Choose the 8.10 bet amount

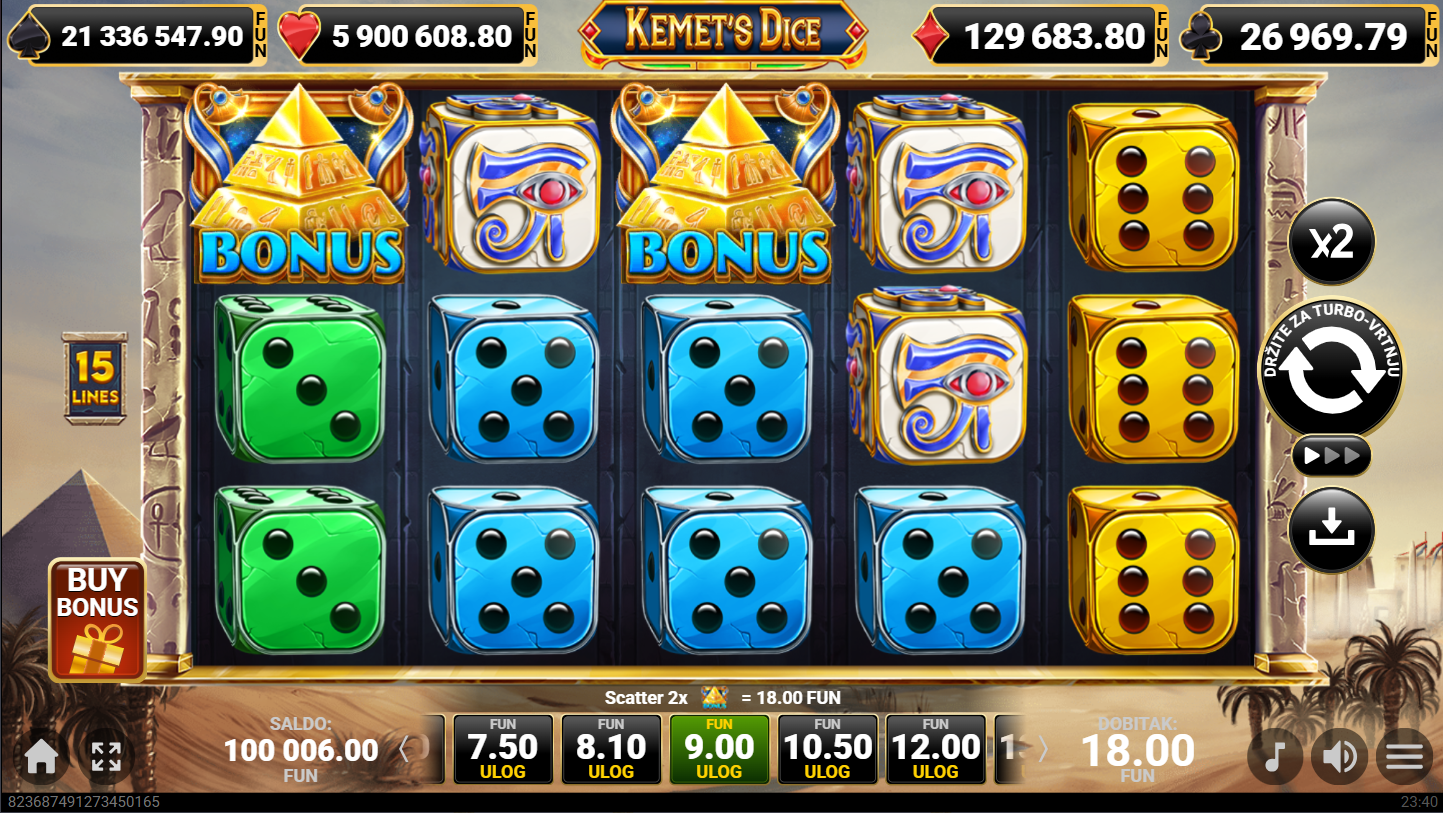(x=611, y=749)
